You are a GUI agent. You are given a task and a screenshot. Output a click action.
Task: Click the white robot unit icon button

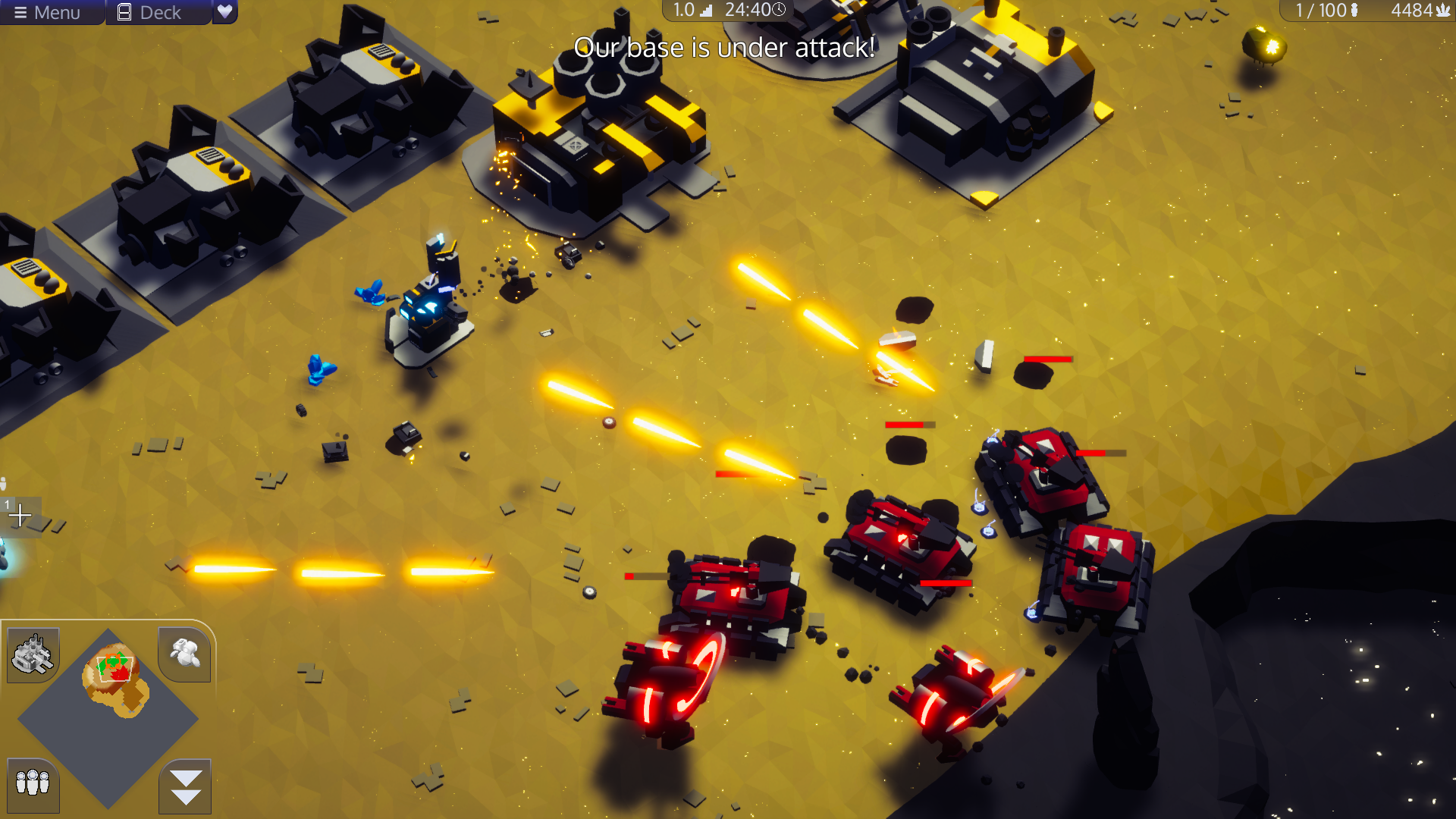coord(185,652)
